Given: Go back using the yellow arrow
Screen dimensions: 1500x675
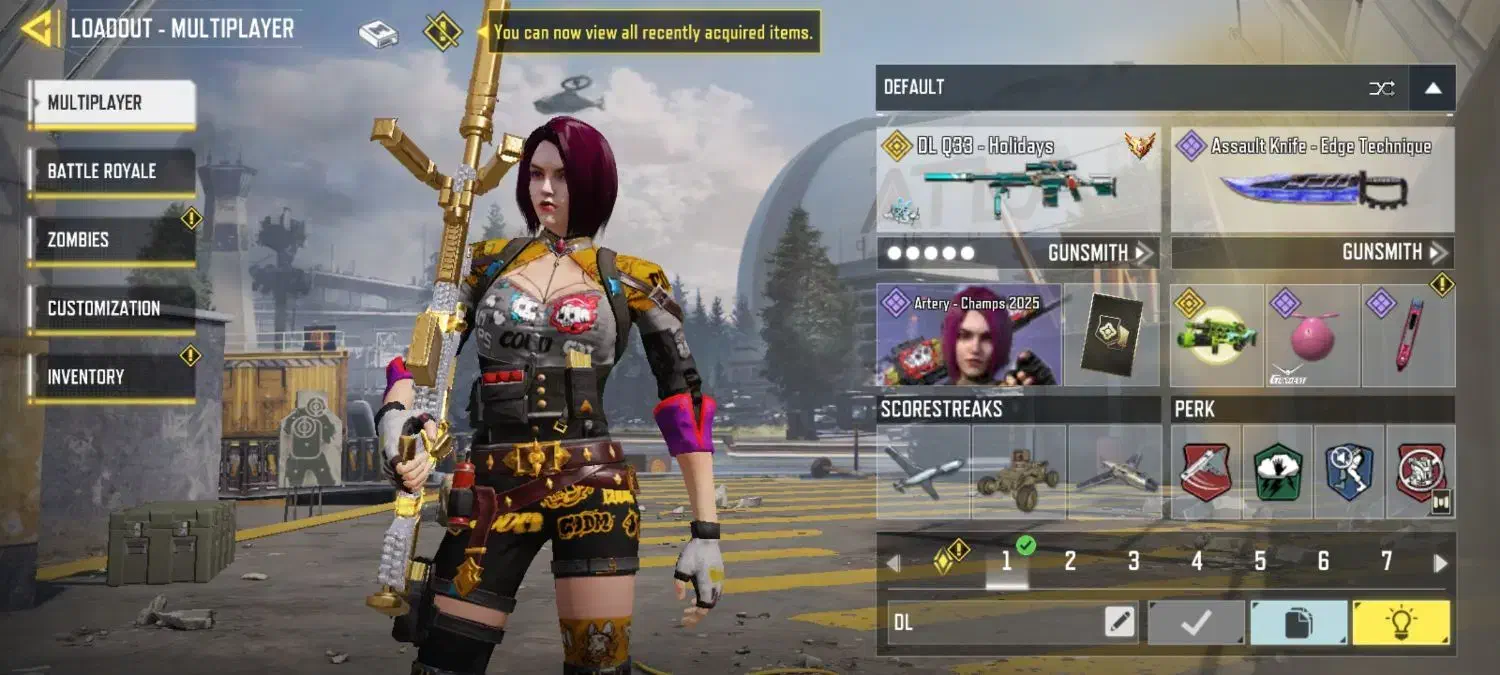Looking at the screenshot, I should coord(37,29).
